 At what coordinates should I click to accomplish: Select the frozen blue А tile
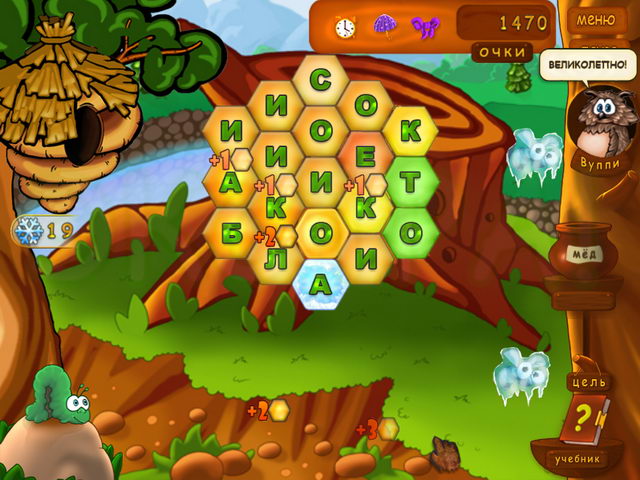pyautogui.click(x=320, y=284)
